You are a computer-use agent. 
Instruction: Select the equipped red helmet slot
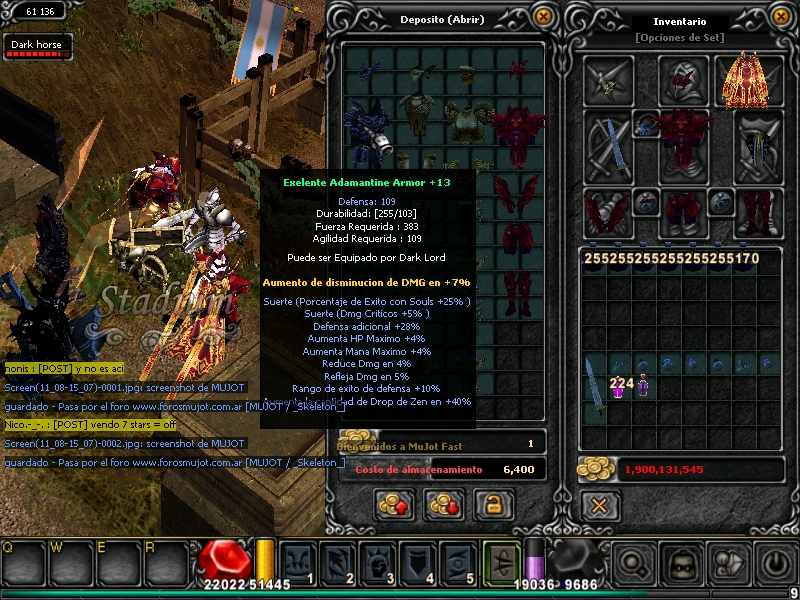tap(684, 79)
